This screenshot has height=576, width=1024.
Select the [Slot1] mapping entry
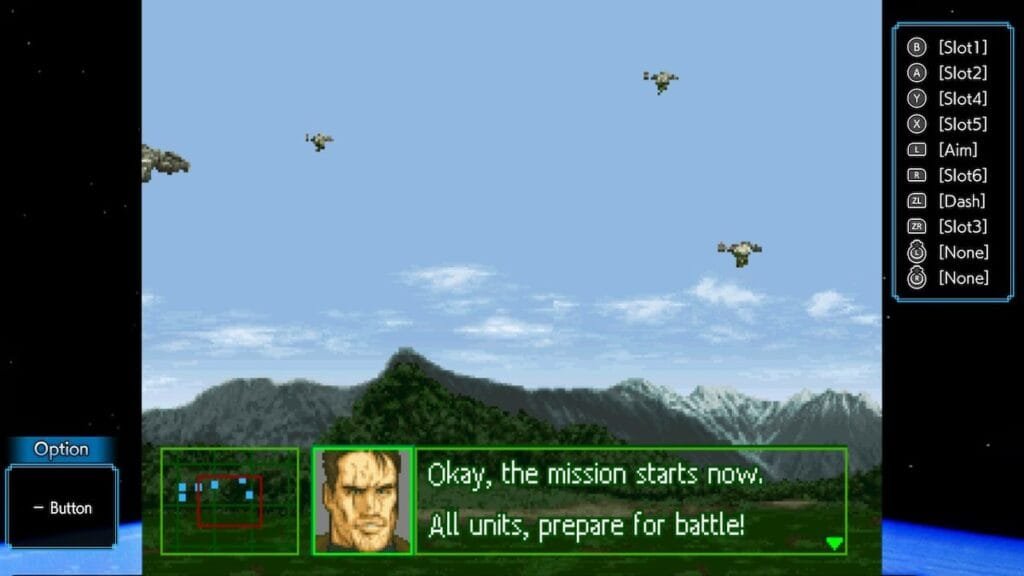point(962,47)
